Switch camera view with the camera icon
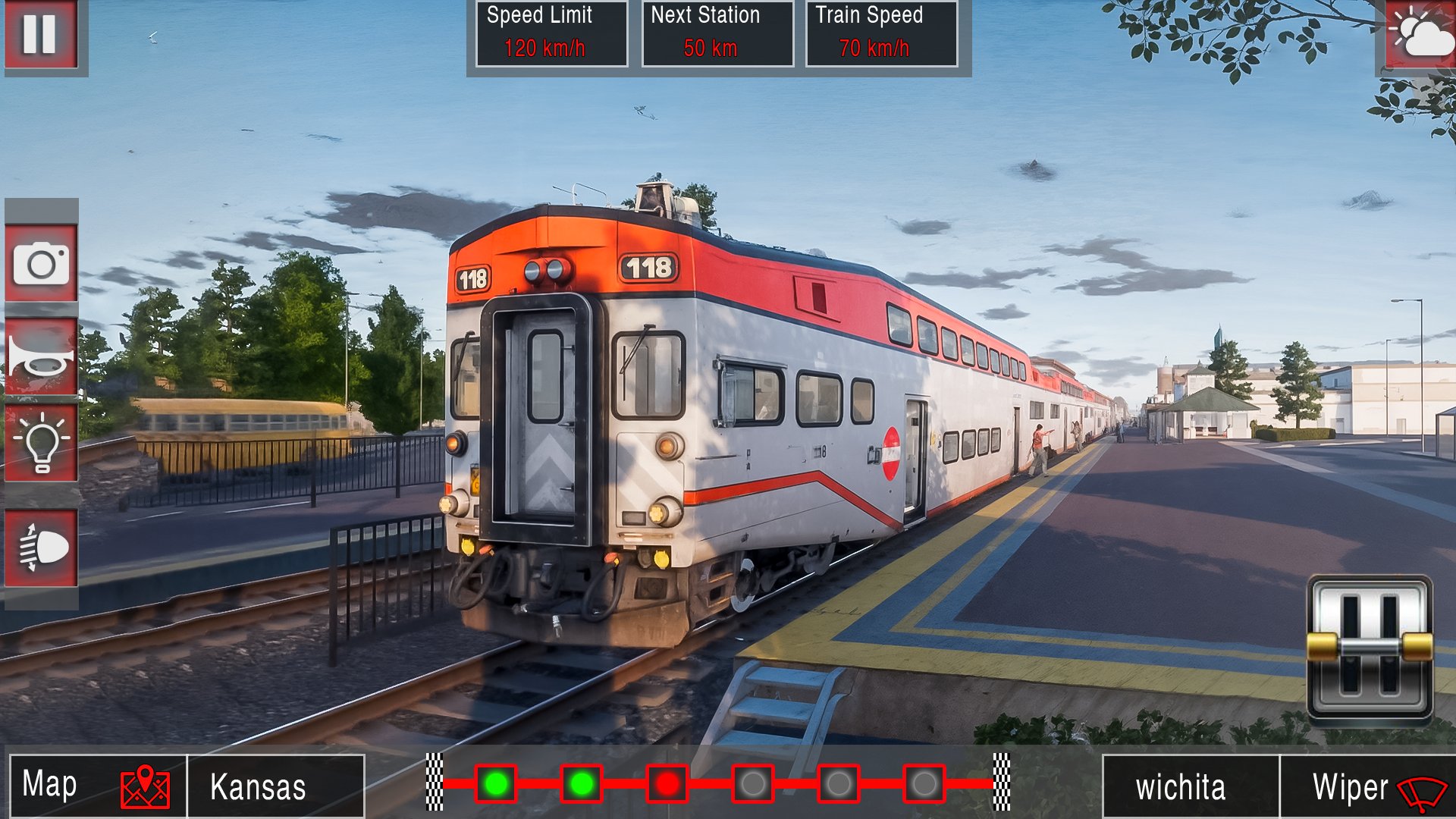Image resolution: width=1456 pixels, height=819 pixels. (42, 264)
